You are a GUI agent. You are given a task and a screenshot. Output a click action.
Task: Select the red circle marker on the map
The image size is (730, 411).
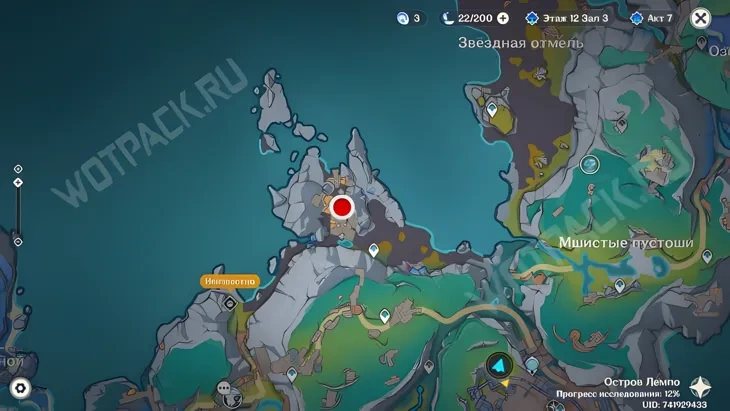tap(342, 207)
